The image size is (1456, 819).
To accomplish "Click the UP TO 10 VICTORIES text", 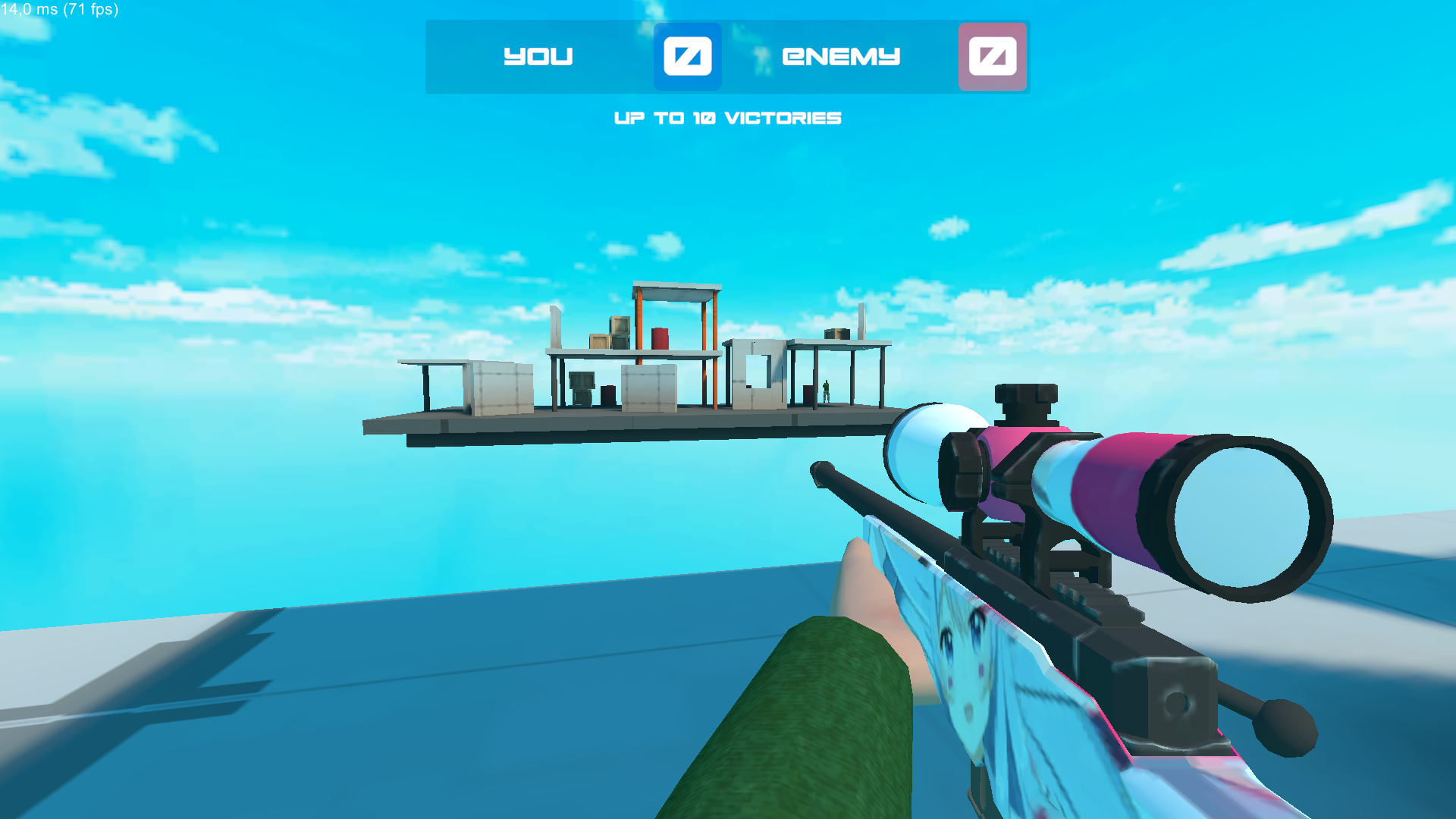I will 727,118.
